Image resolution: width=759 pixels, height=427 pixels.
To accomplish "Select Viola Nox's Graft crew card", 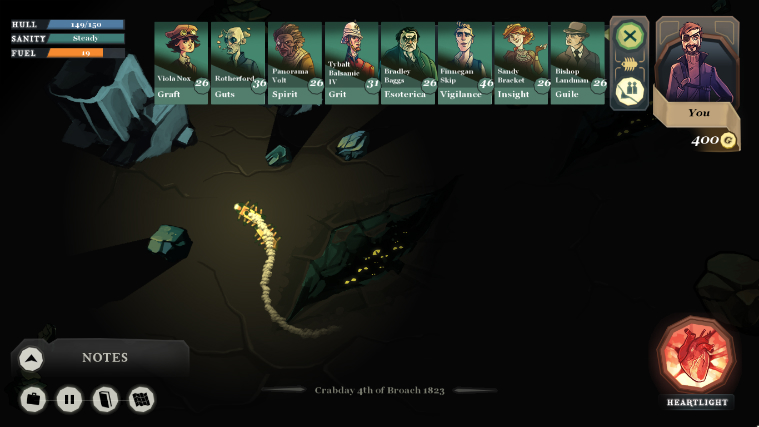I will (x=181, y=62).
